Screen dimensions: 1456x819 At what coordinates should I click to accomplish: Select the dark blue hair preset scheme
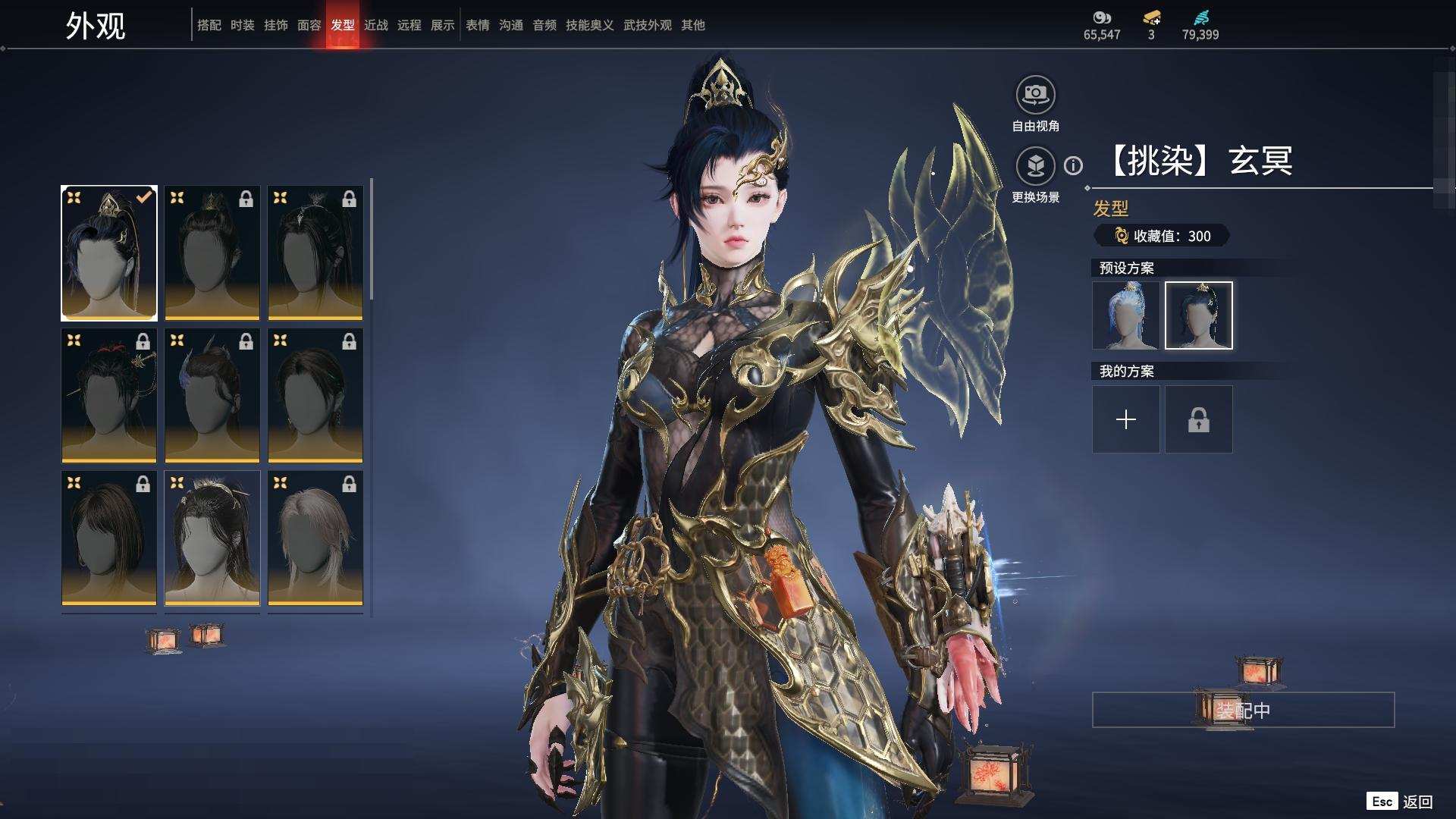click(x=1198, y=315)
